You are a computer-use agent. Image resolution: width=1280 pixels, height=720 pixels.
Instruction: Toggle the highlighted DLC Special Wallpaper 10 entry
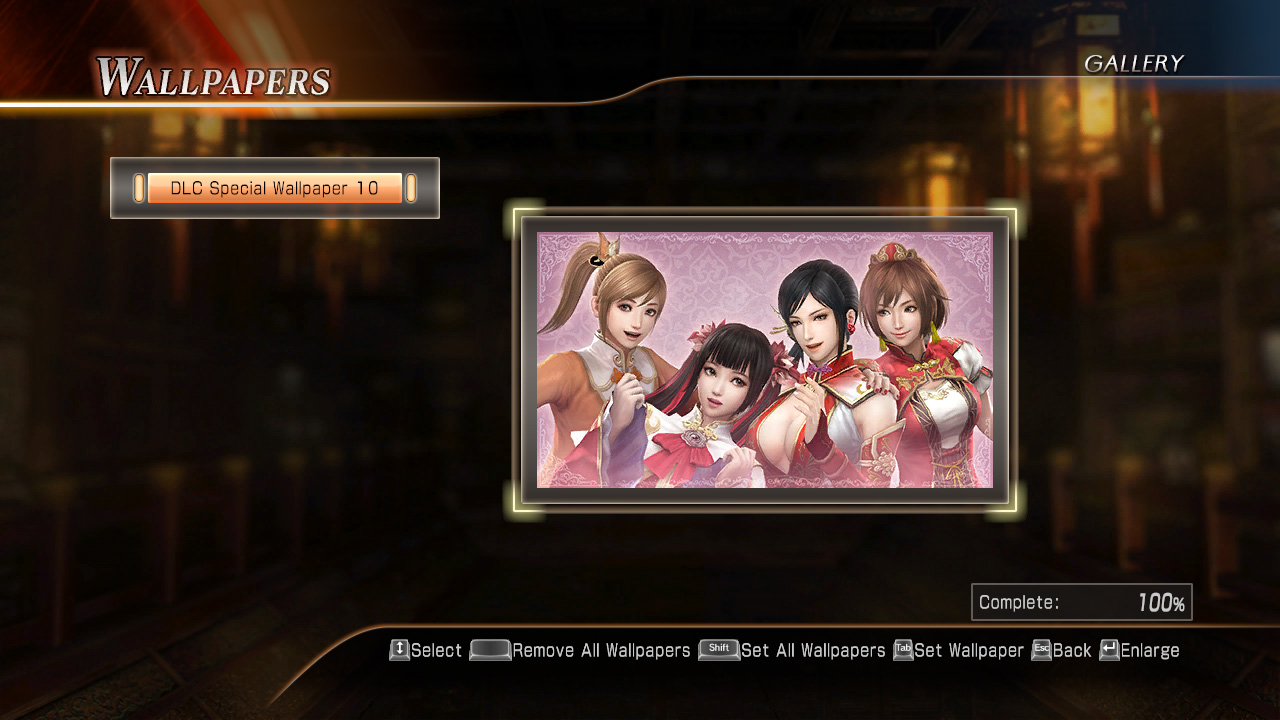pyautogui.click(x=274, y=187)
